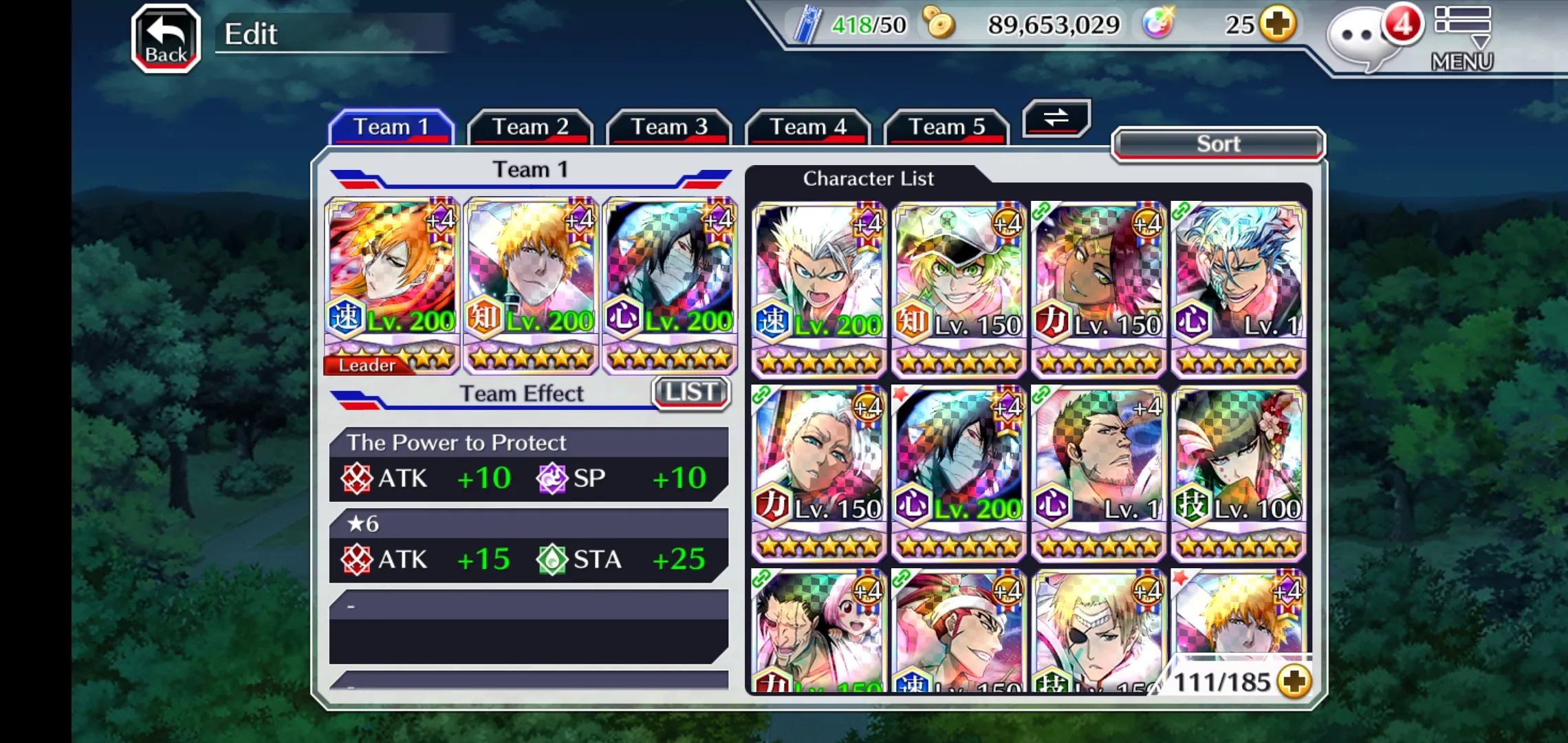Select the Lv. 100 character with flower hairpiece

1238,473
